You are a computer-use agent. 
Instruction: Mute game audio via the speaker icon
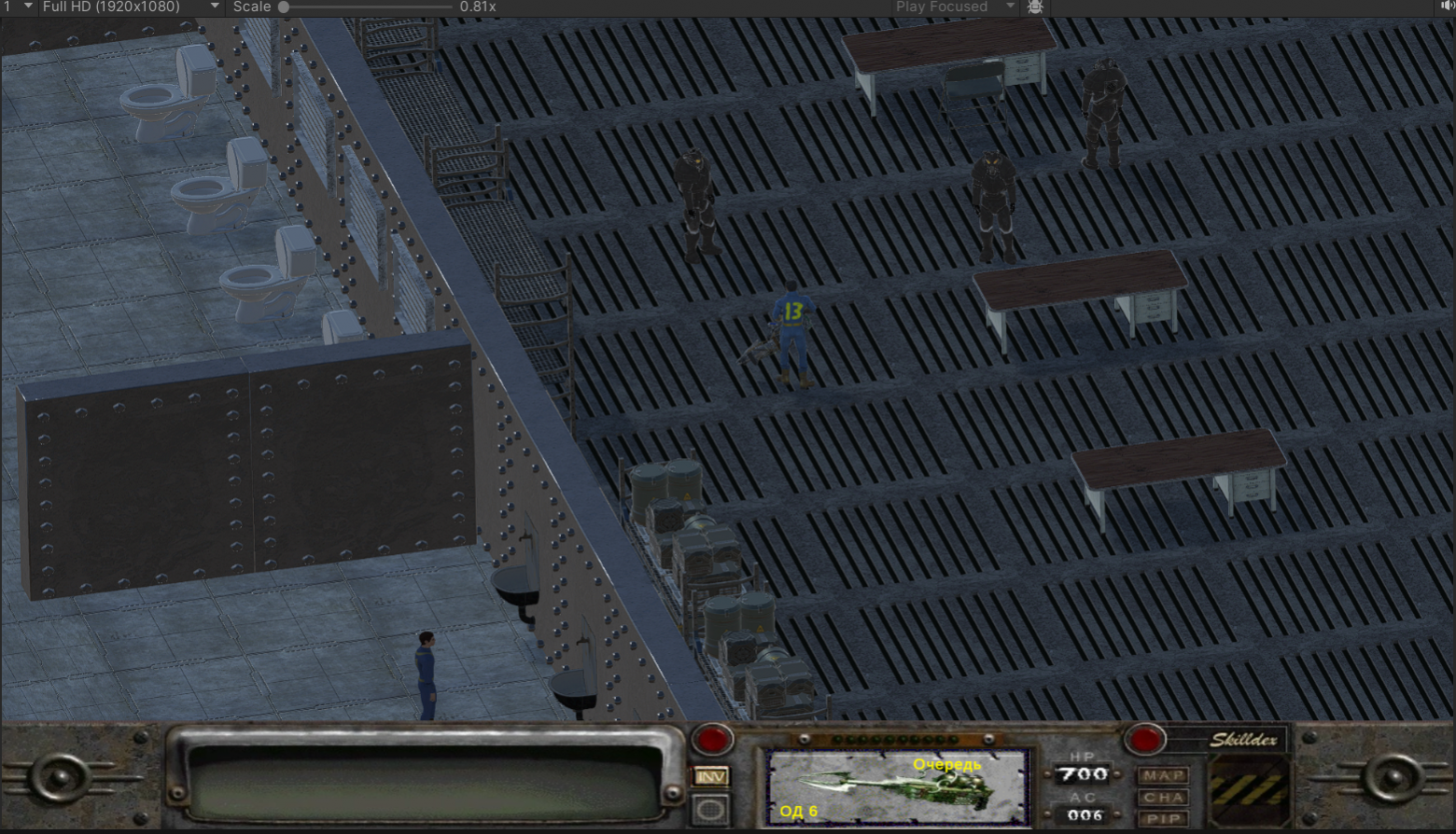[1447, 7]
